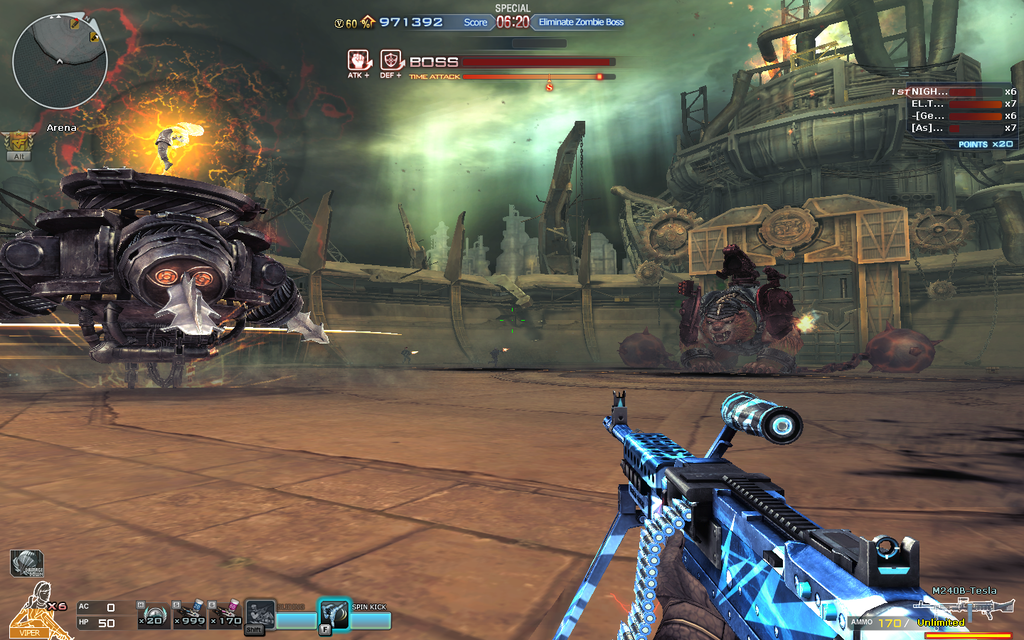Select the x170 pink ammo item slot

point(227,616)
